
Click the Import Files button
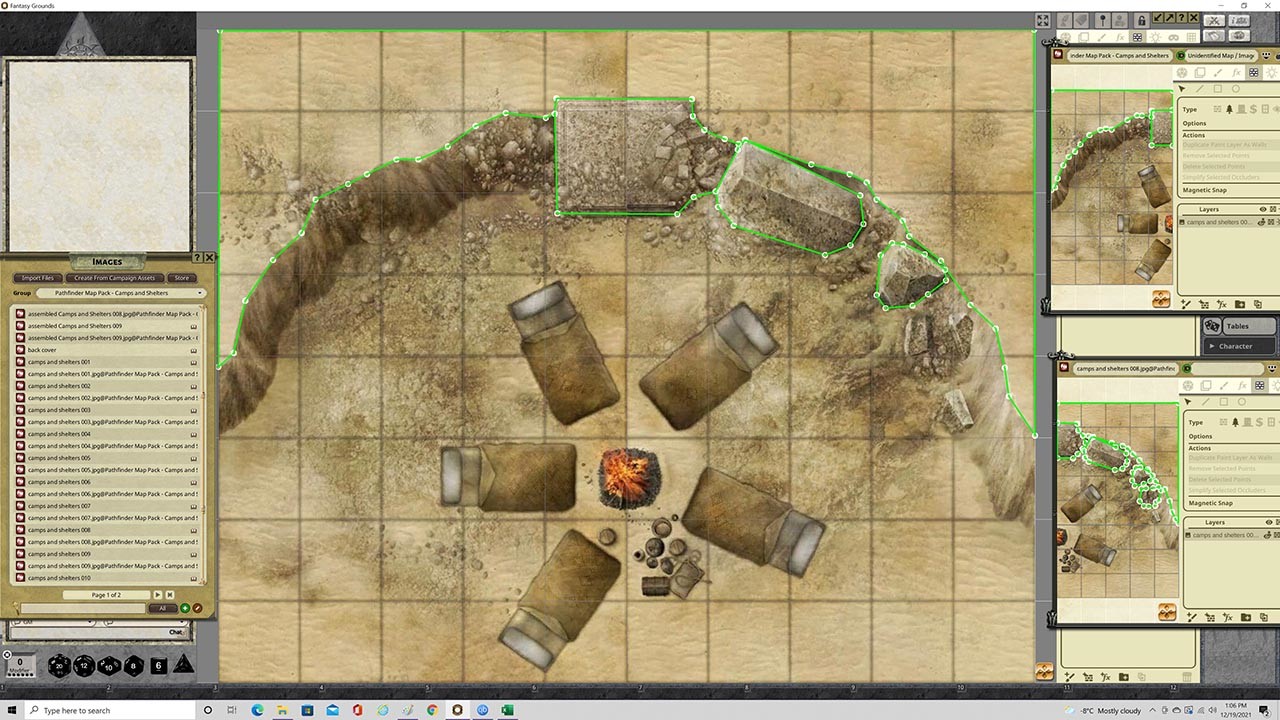click(x=38, y=278)
